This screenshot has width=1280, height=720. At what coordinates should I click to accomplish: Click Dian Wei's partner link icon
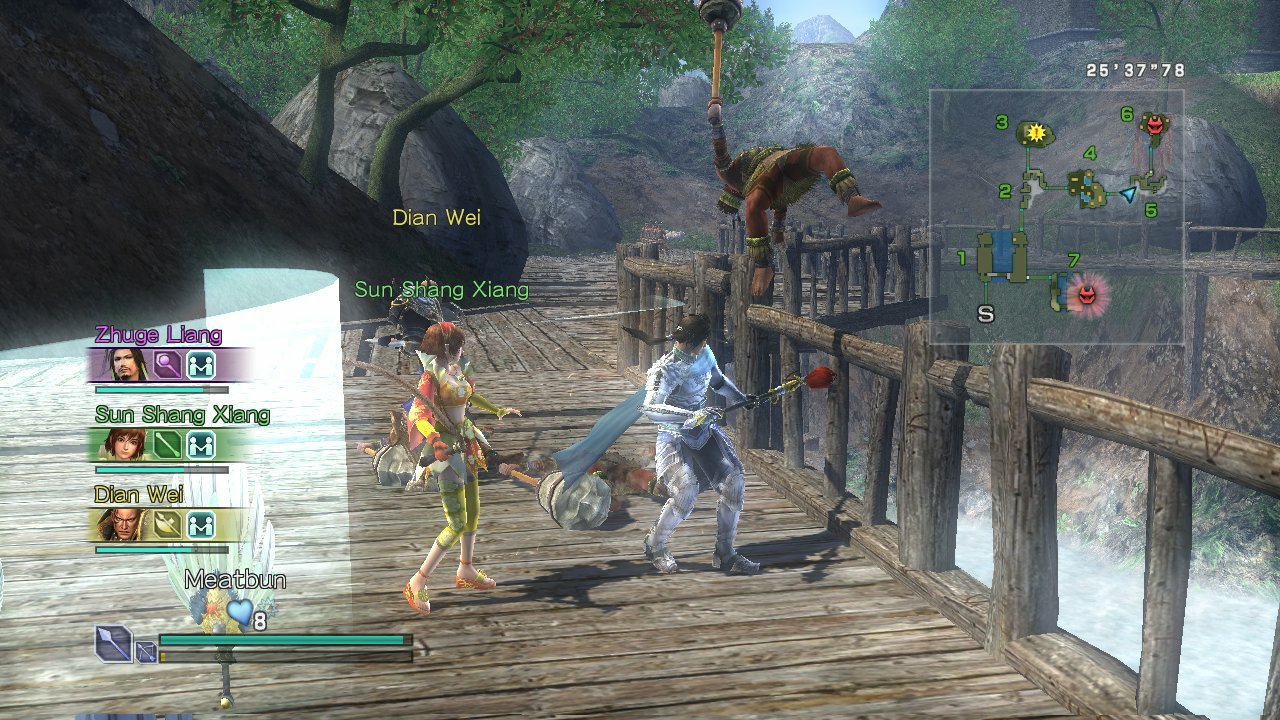click(203, 522)
